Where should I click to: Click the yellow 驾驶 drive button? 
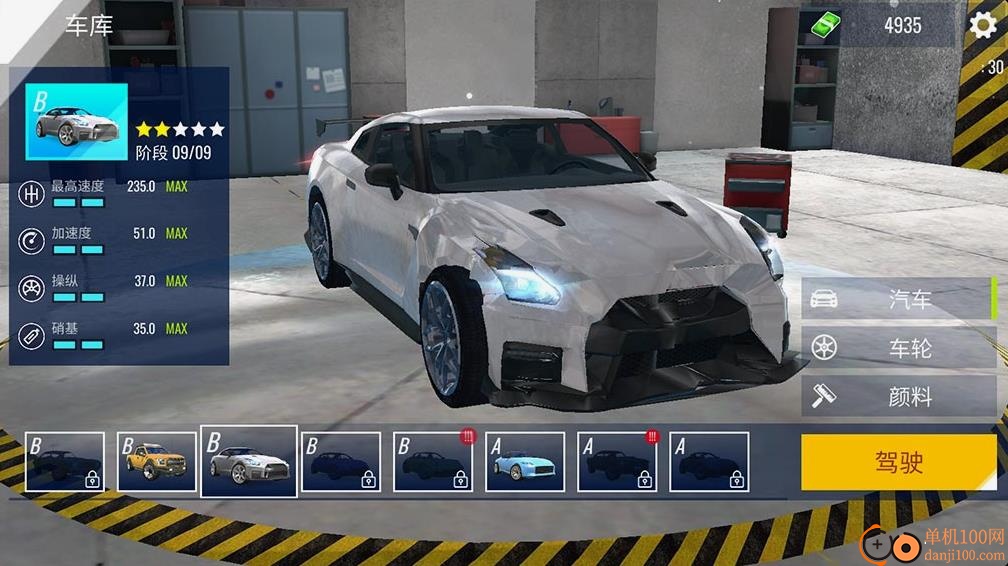[898, 462]
